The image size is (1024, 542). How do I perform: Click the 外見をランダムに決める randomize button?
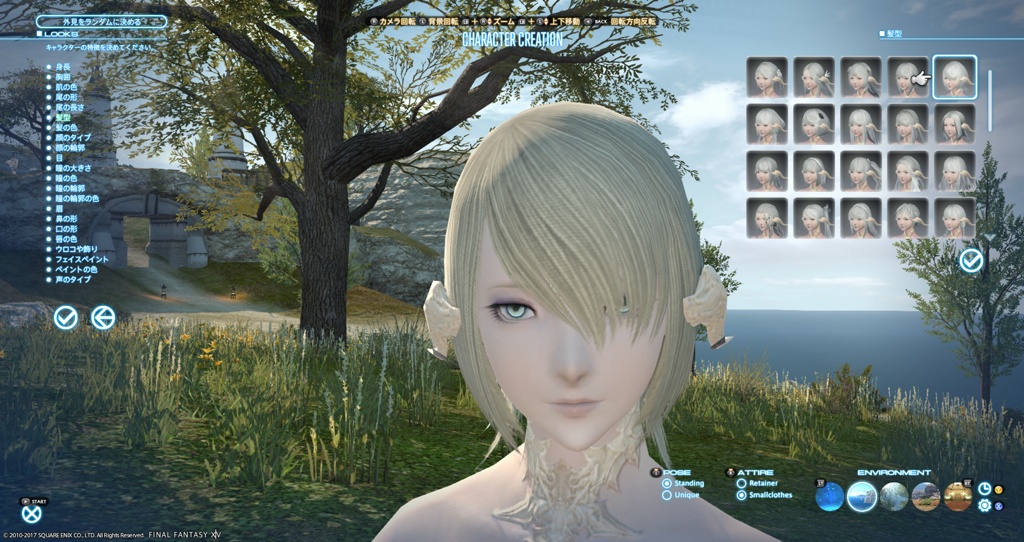pos(102,20)
